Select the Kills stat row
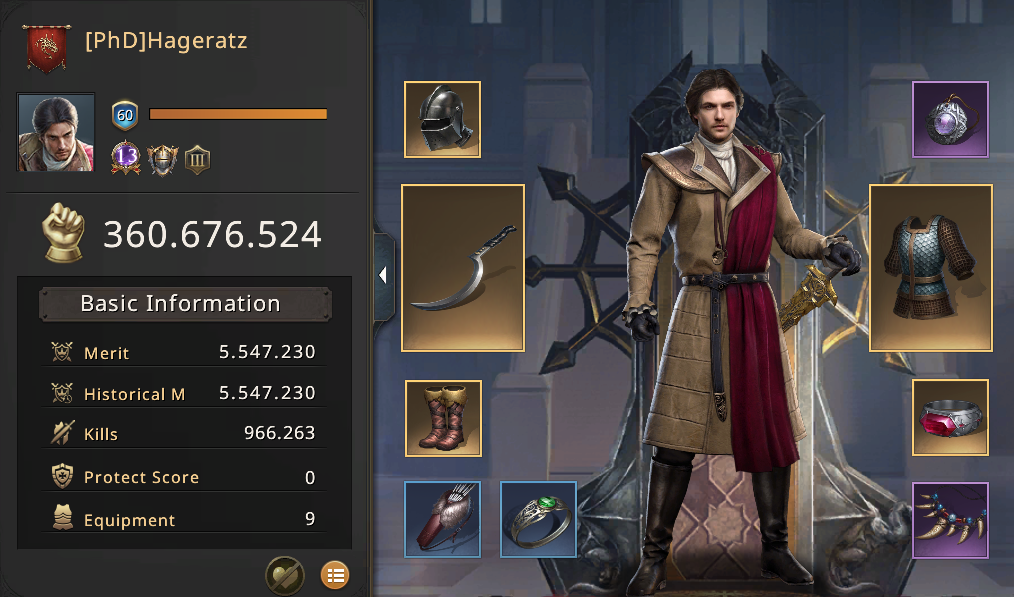This screenshot has height=597, width=1014. pyautogui.click(x=184, y=433)
